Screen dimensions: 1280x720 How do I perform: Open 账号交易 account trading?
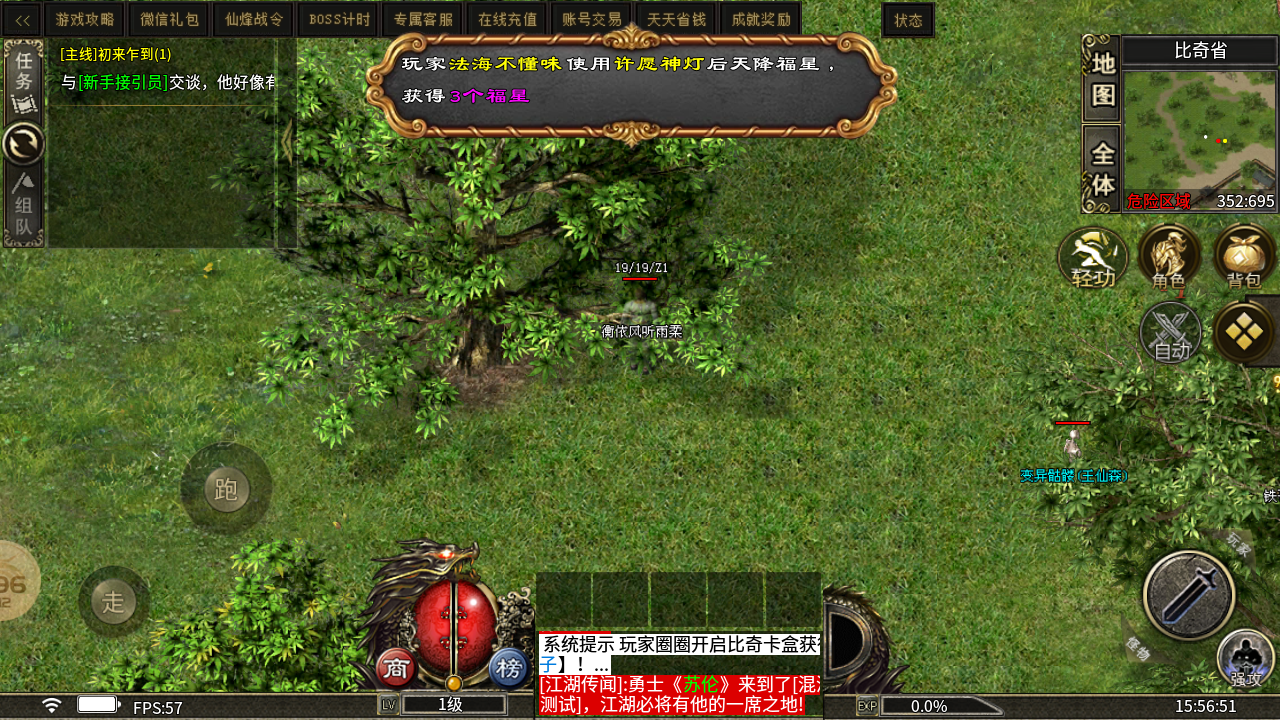(591, 20)
